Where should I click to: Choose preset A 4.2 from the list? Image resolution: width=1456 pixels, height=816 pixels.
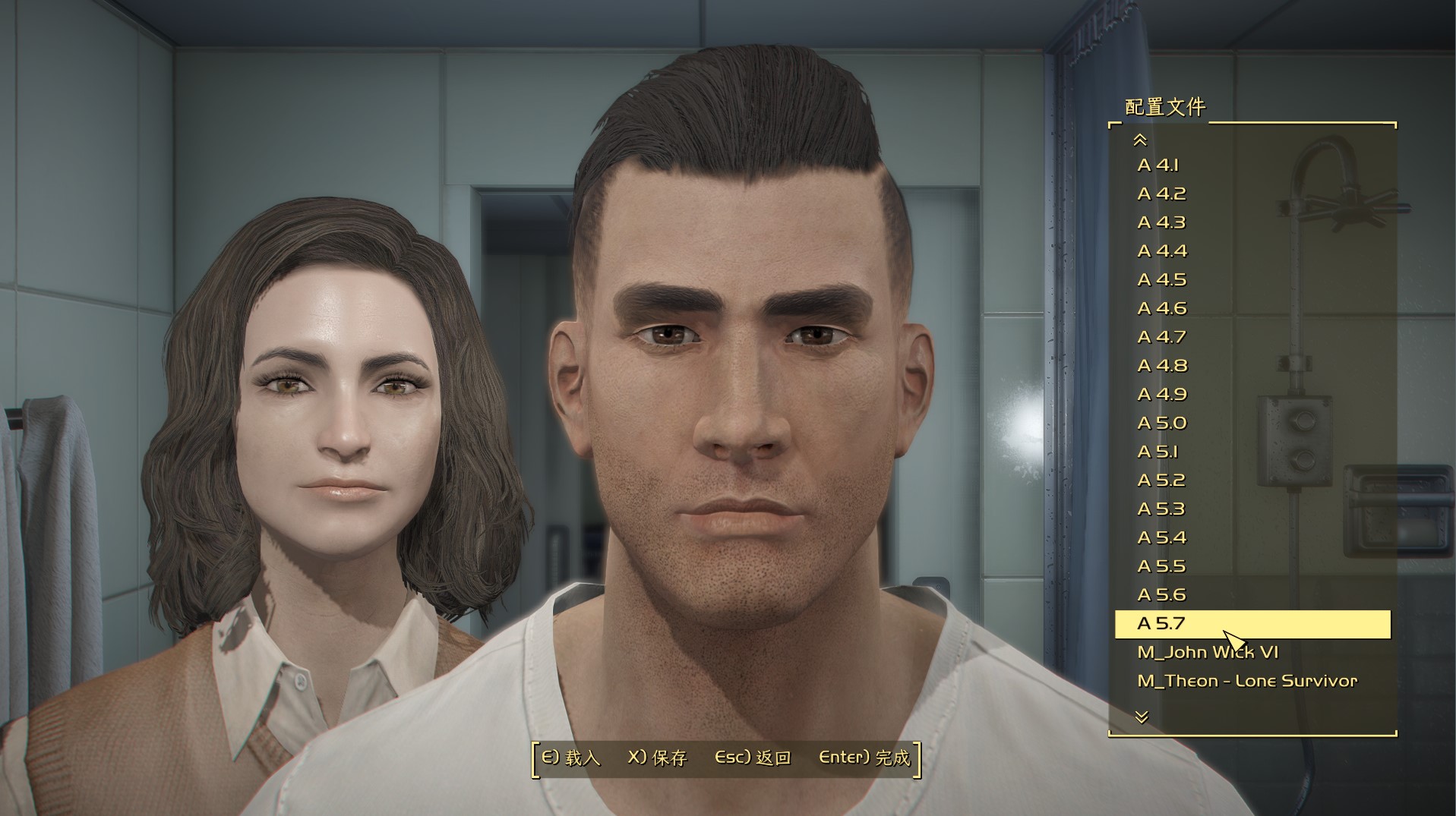pos(1161,194)
